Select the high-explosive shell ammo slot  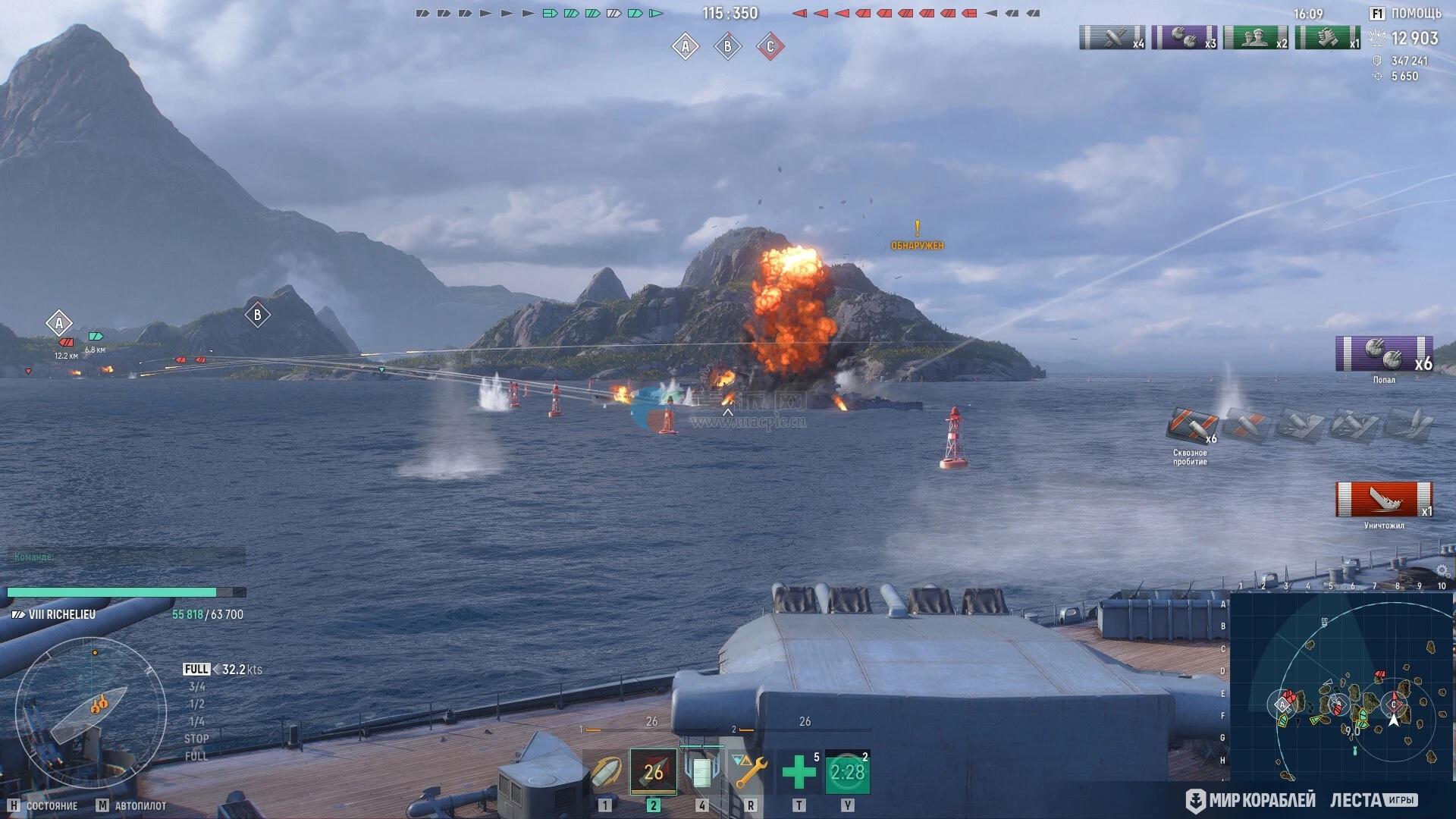coord(606,773)
